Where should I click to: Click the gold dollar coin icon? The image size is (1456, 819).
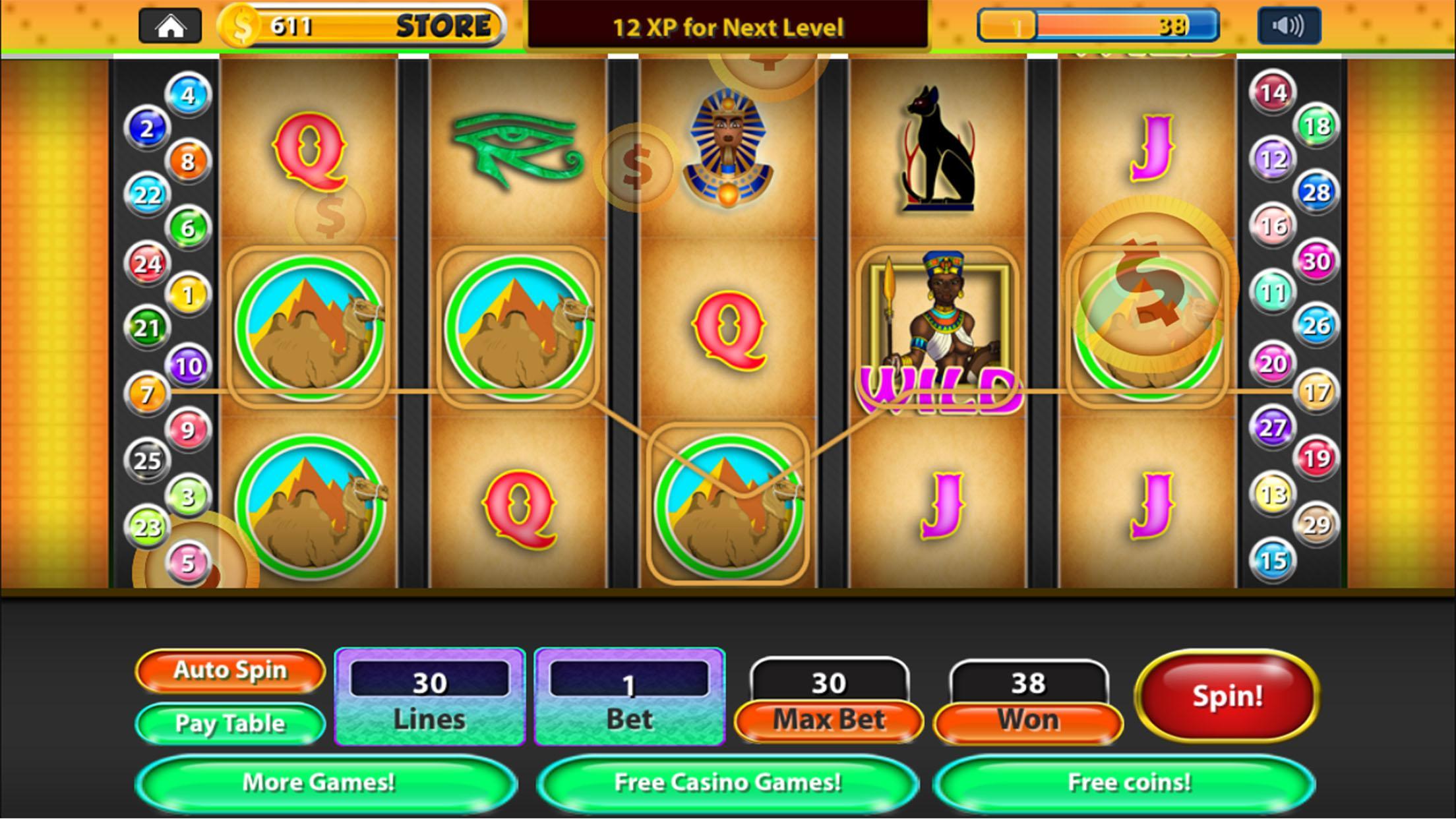(x=240, y=26)
